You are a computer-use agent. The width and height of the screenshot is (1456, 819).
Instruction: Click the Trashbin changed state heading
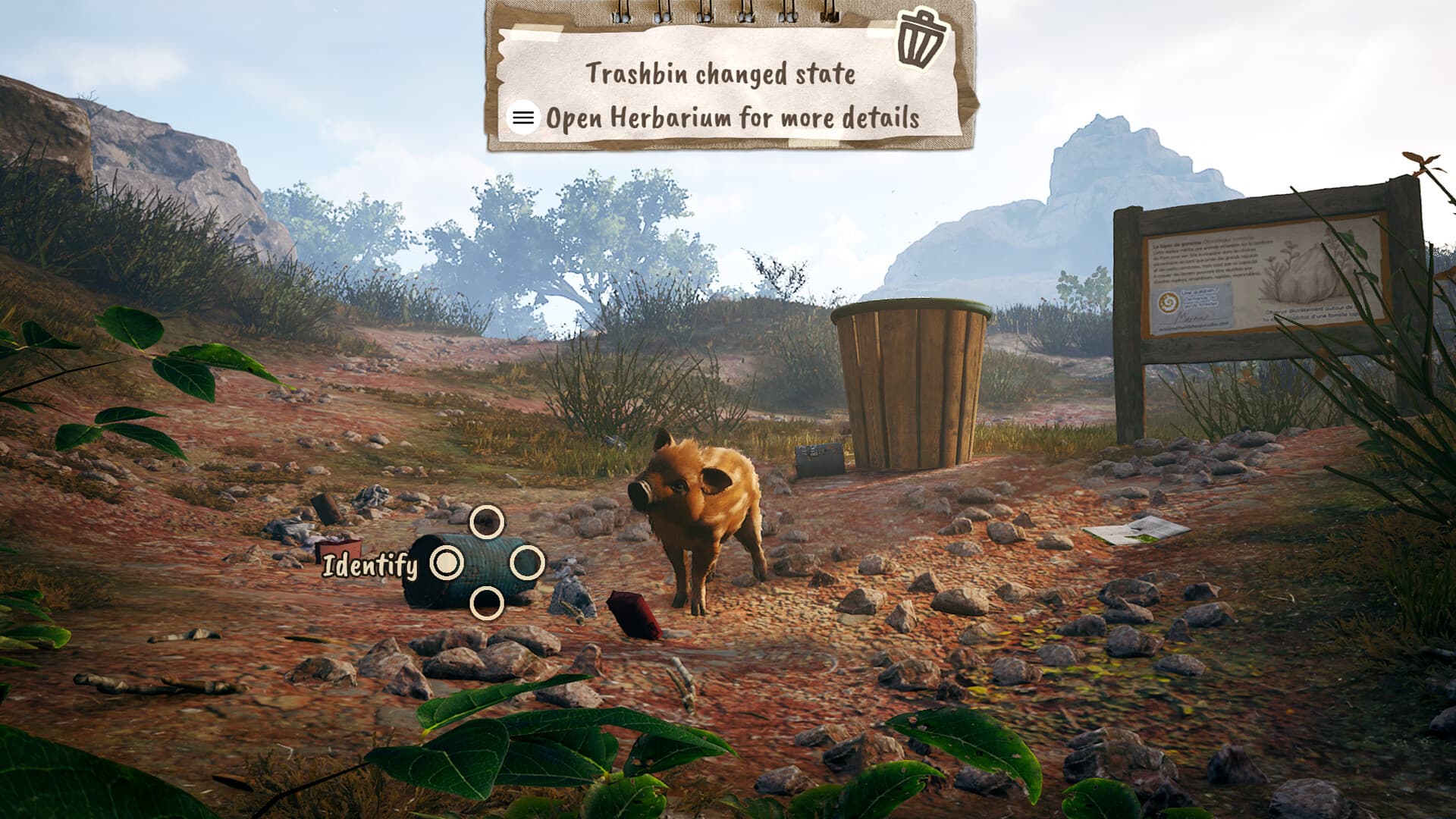point(722,74)
